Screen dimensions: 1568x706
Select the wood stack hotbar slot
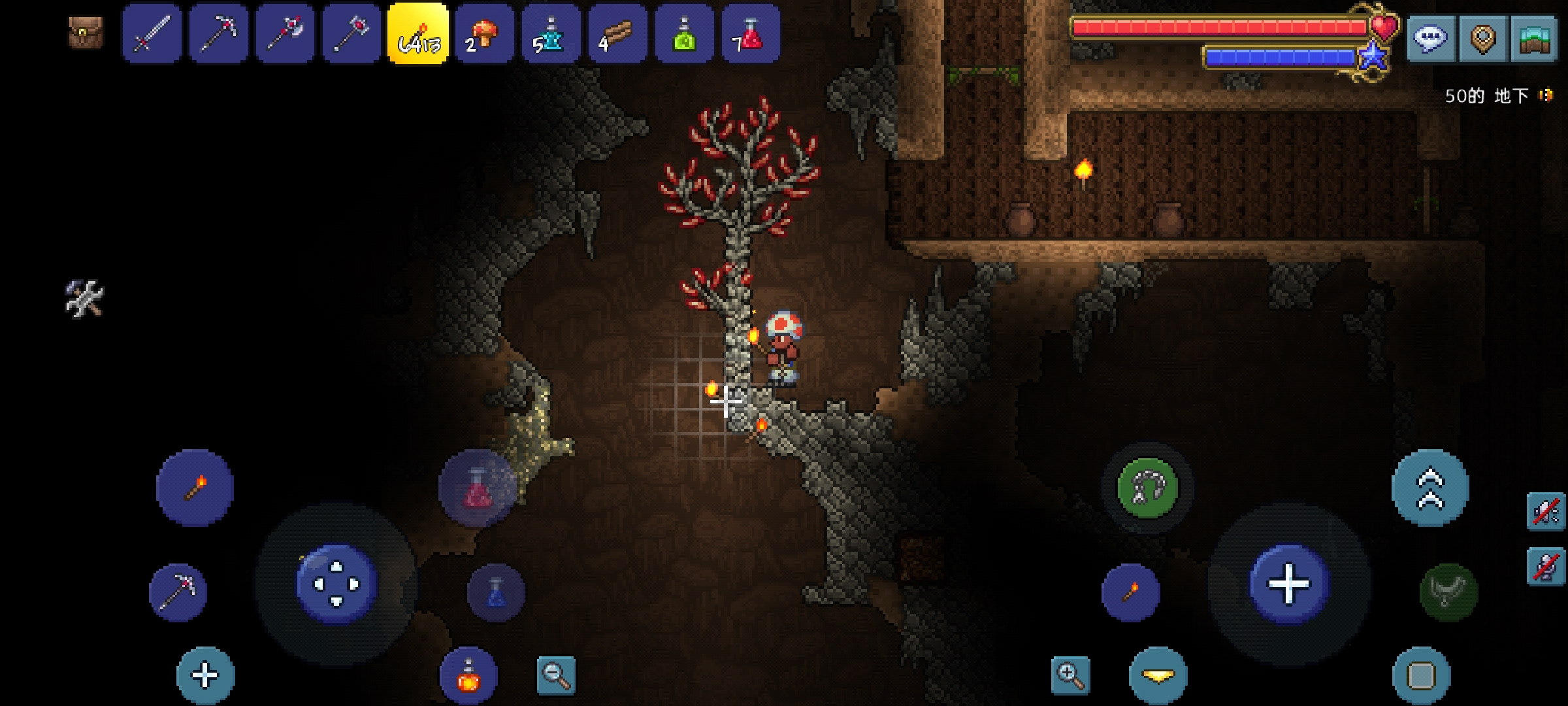pyautogui.click(x=617, y=34)
